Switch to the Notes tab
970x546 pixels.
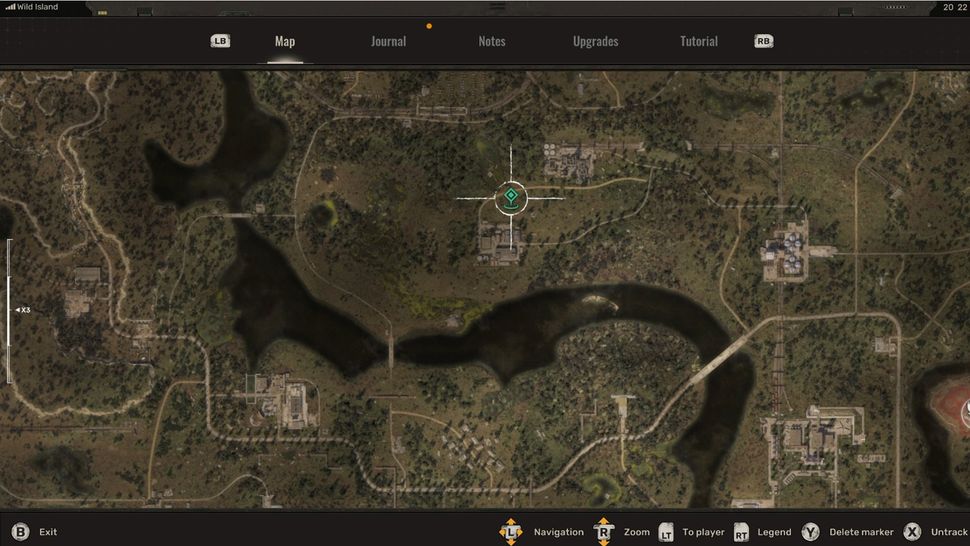point(492,42)
